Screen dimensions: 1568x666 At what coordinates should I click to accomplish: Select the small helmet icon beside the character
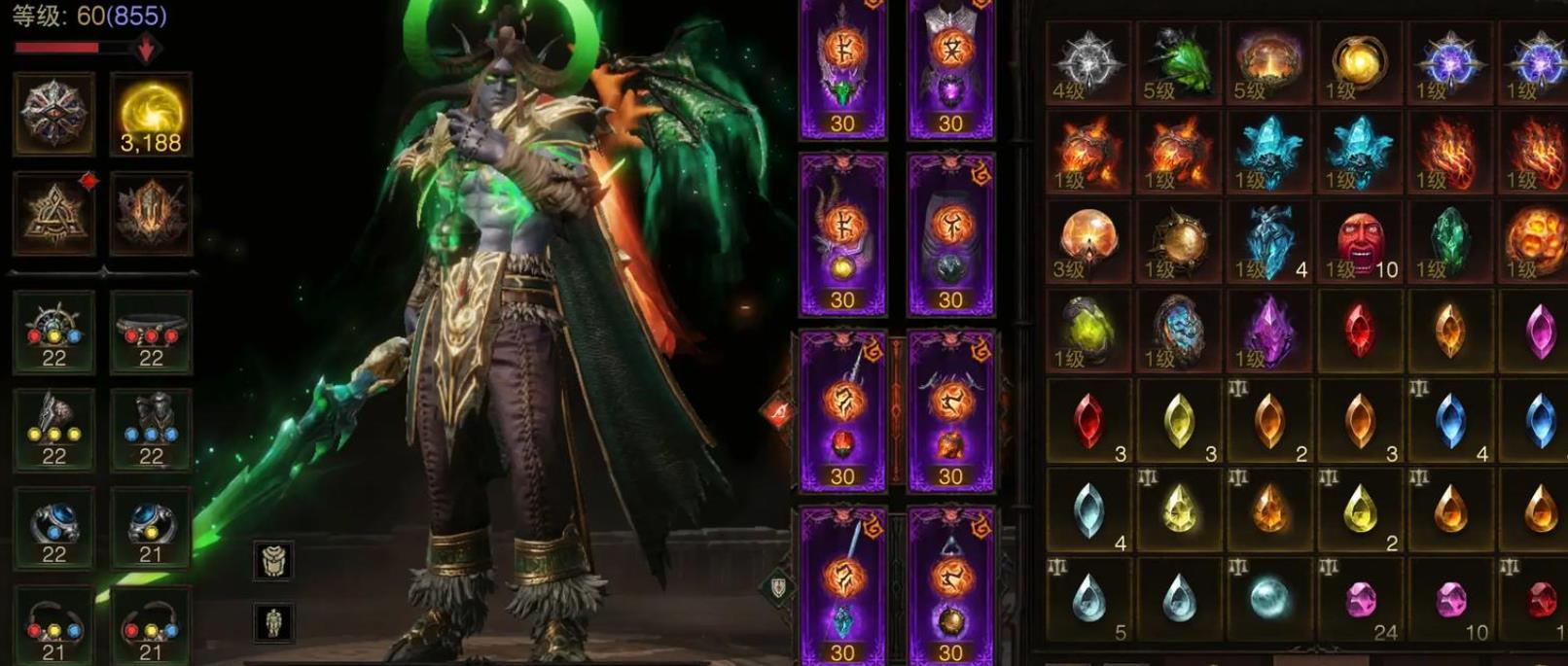[273, 560]
